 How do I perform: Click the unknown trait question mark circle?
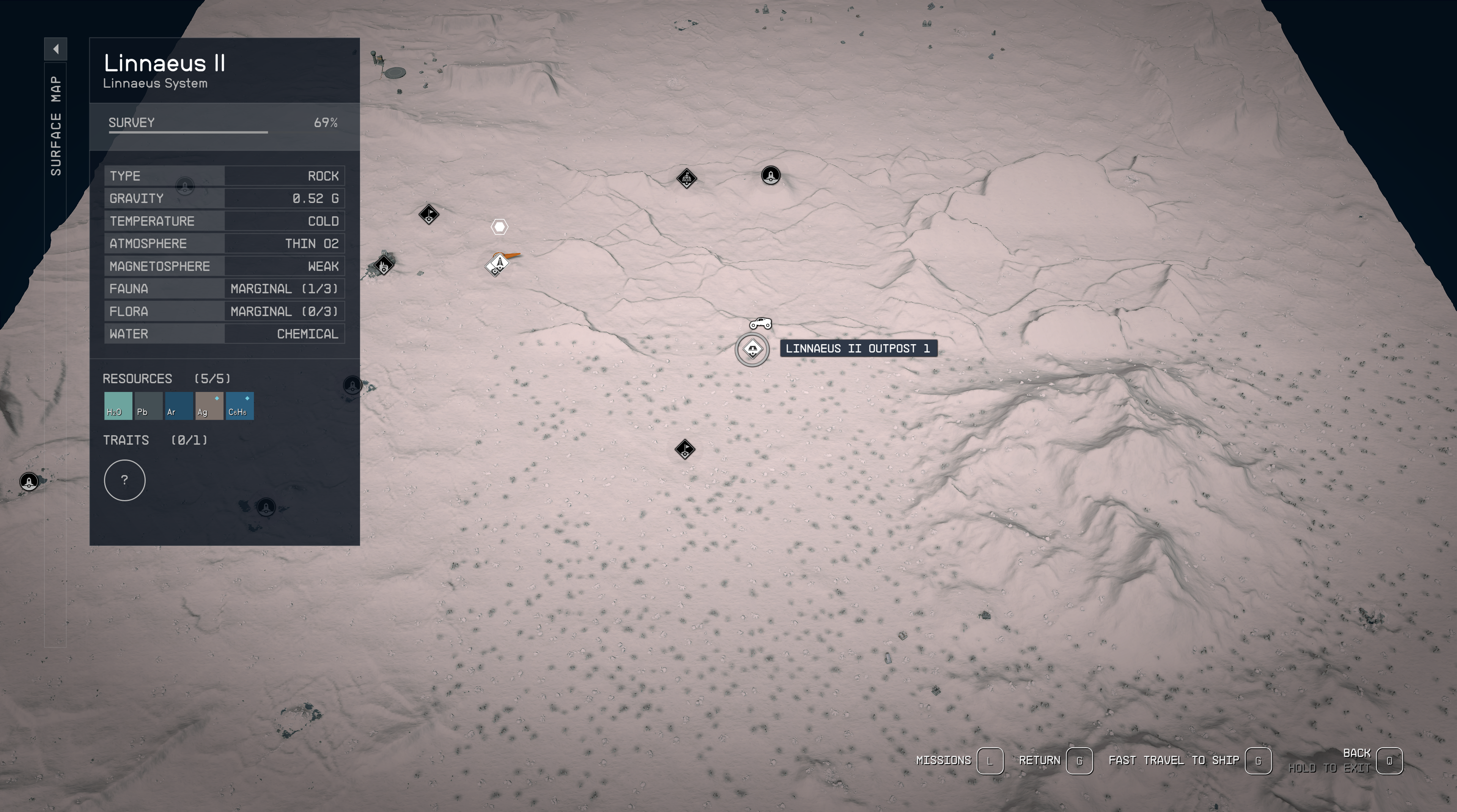point(124,480)
